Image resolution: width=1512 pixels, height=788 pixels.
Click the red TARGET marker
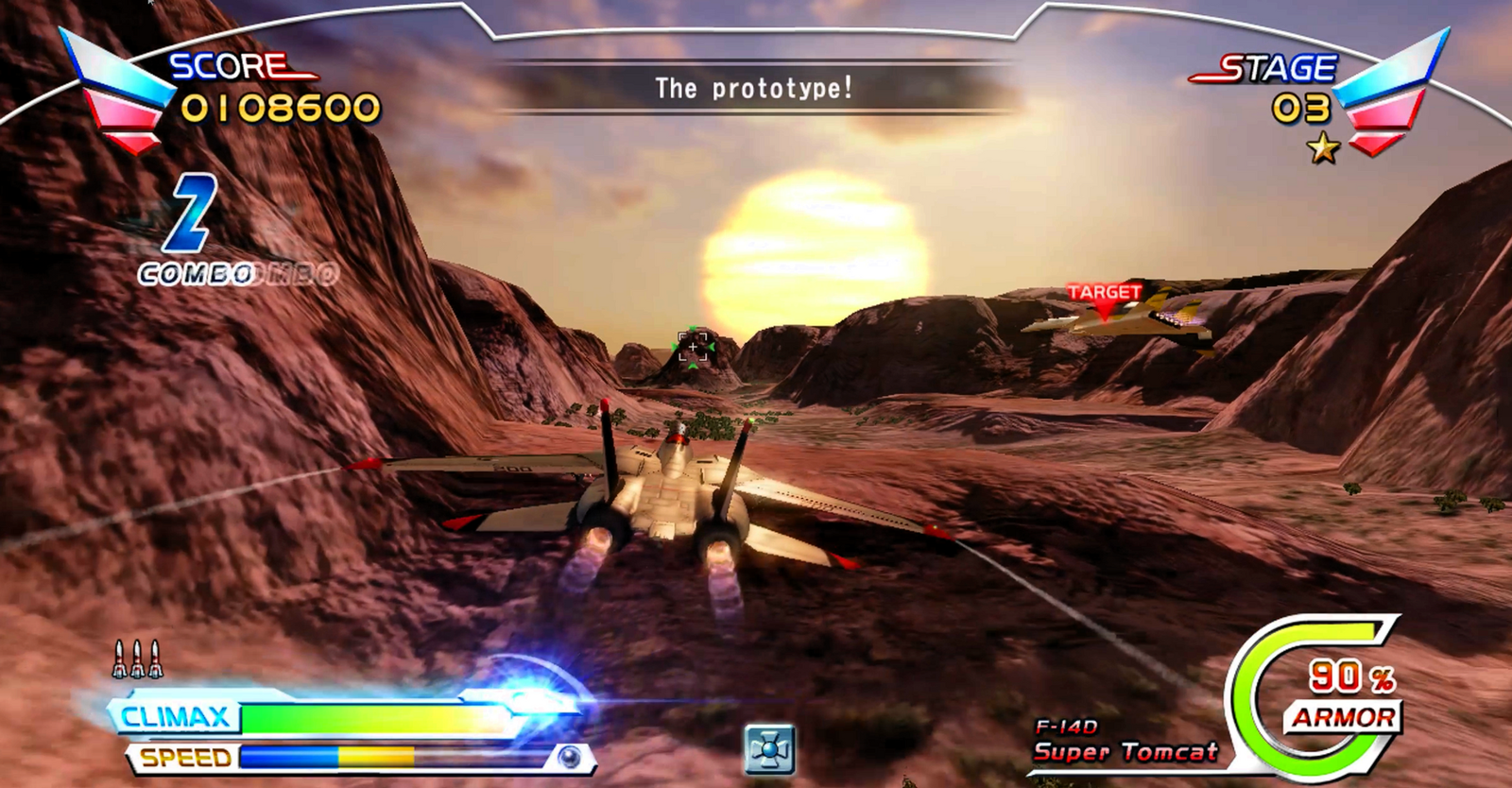click(x=1104, y=294)
